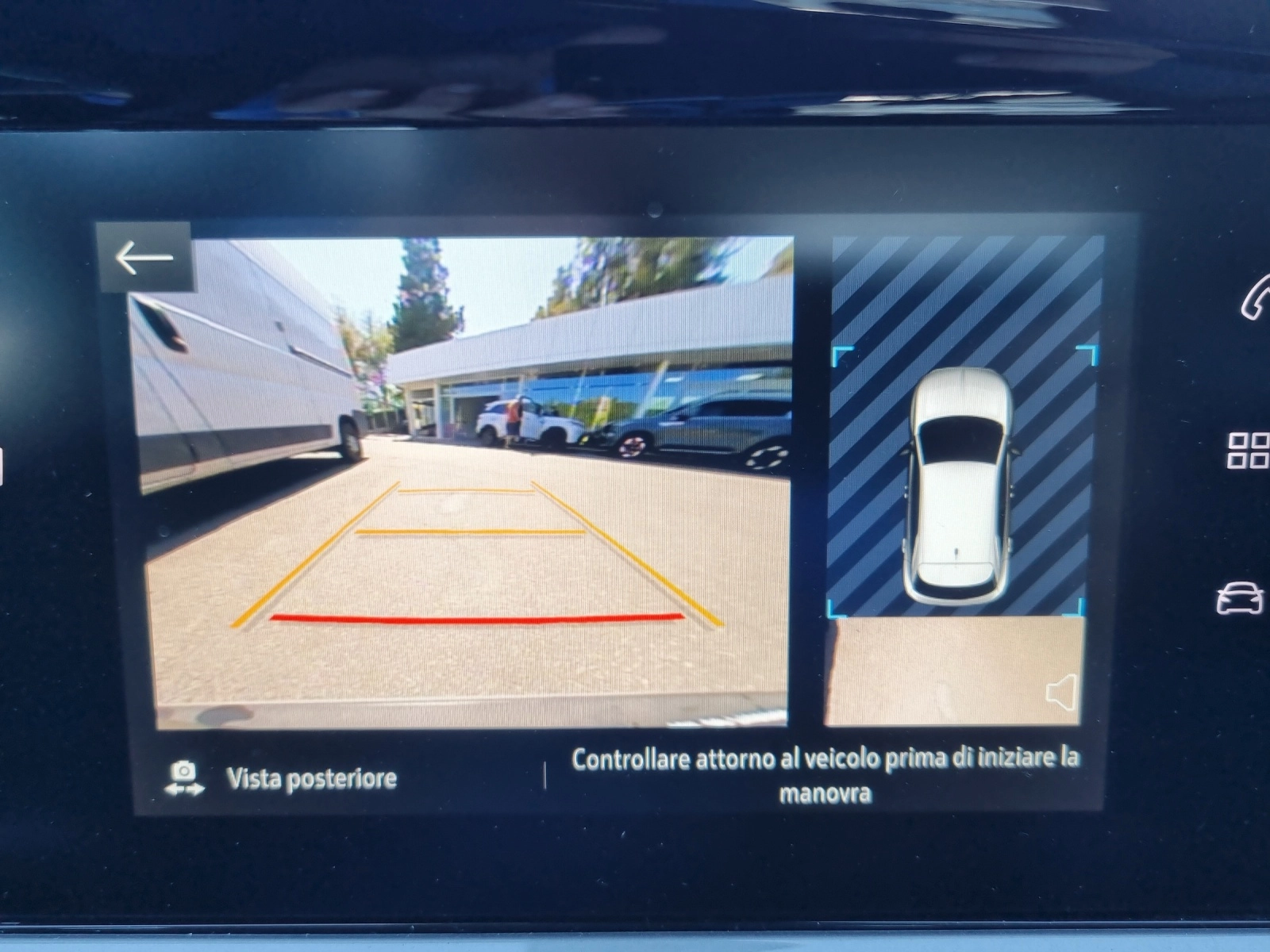Click the camera icon with swap arrows
This screenshot has height=952, width=1270.
pos(184,773)
